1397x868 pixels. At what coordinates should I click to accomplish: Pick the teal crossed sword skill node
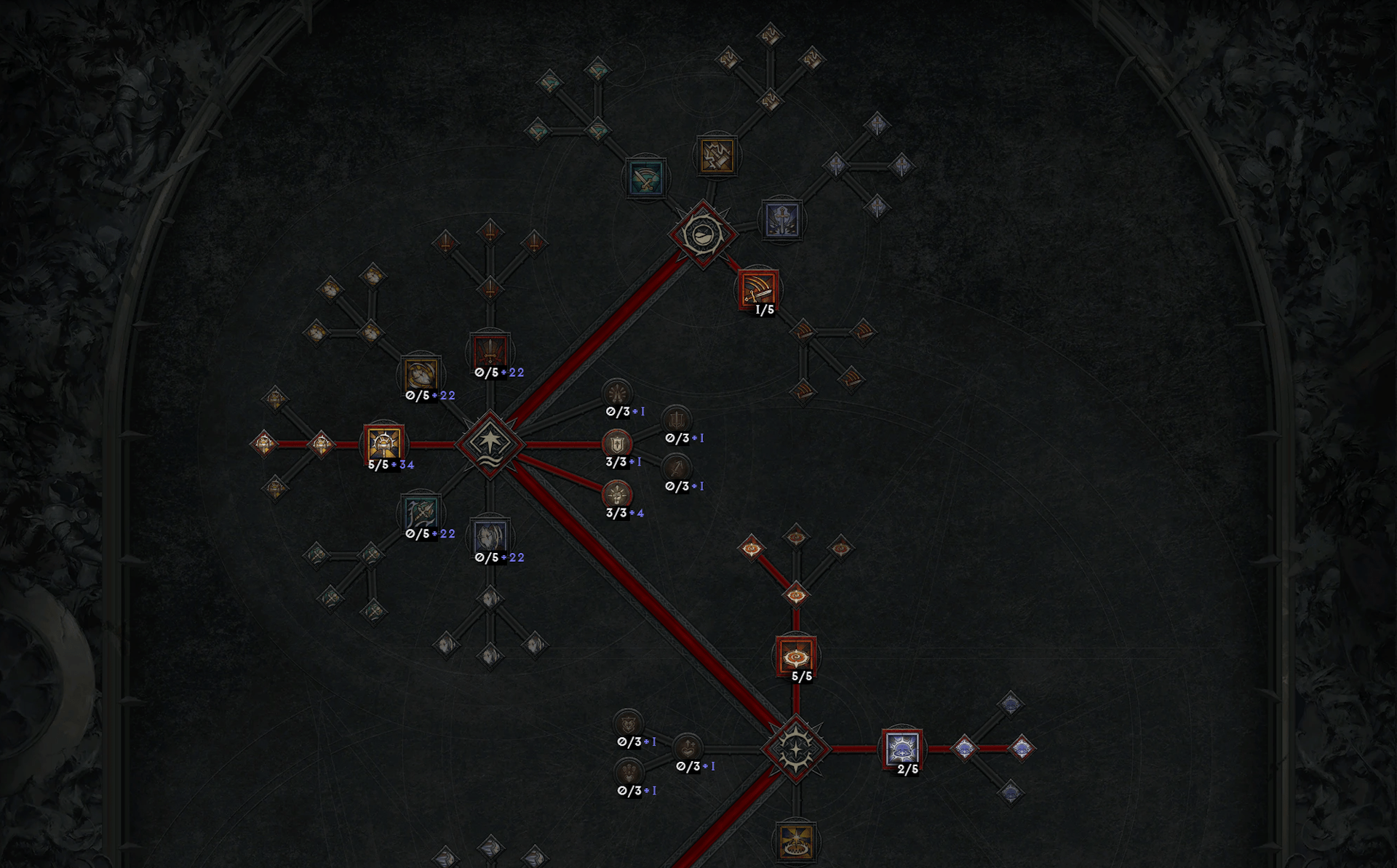(x=645, y=178)
